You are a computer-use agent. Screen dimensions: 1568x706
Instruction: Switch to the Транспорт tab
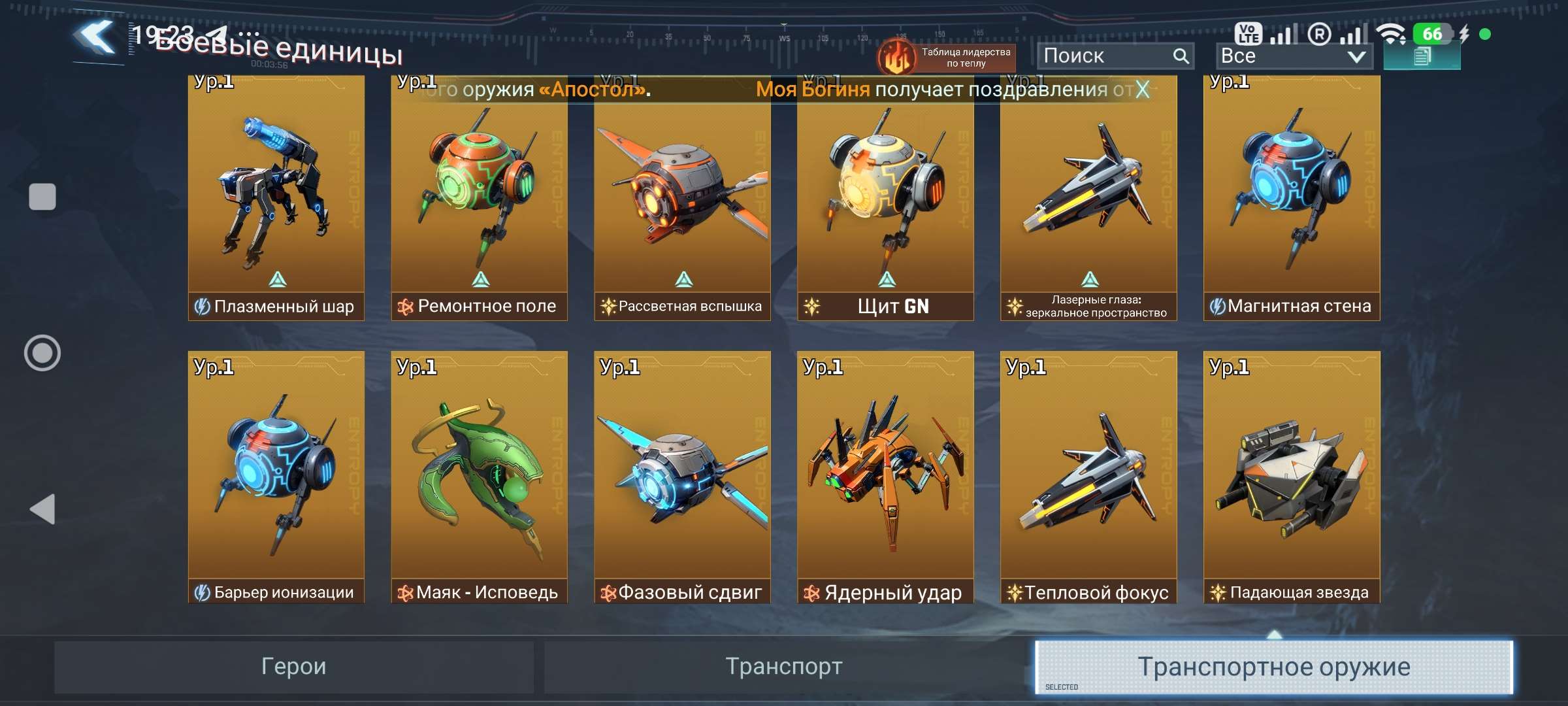point(784,666)
